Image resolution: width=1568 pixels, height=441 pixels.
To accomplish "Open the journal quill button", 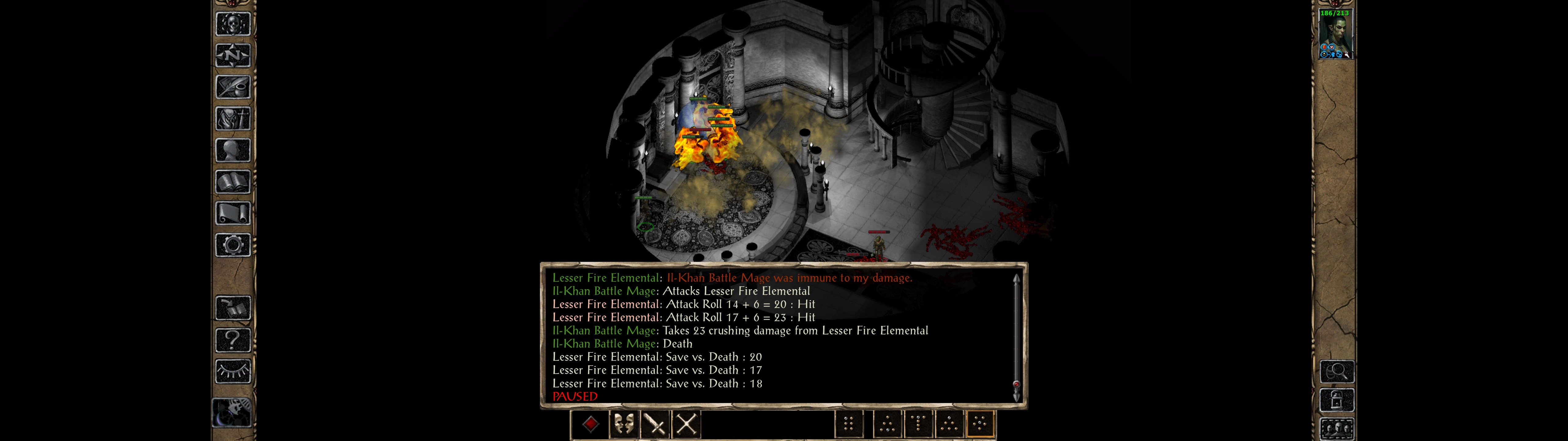I will pyautogui.click(x=233, y=87).
